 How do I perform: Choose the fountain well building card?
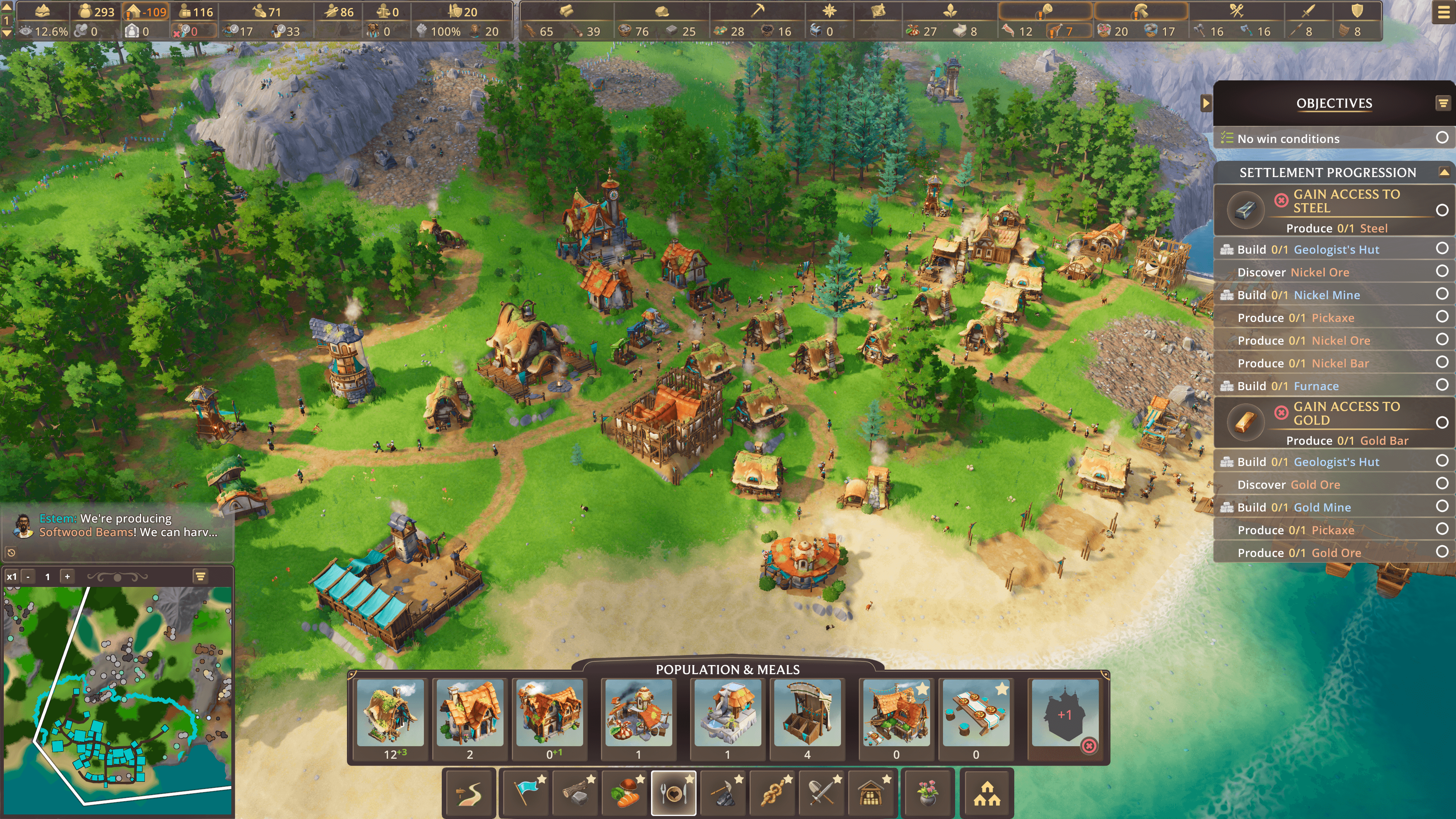click(x=728, y=713)
